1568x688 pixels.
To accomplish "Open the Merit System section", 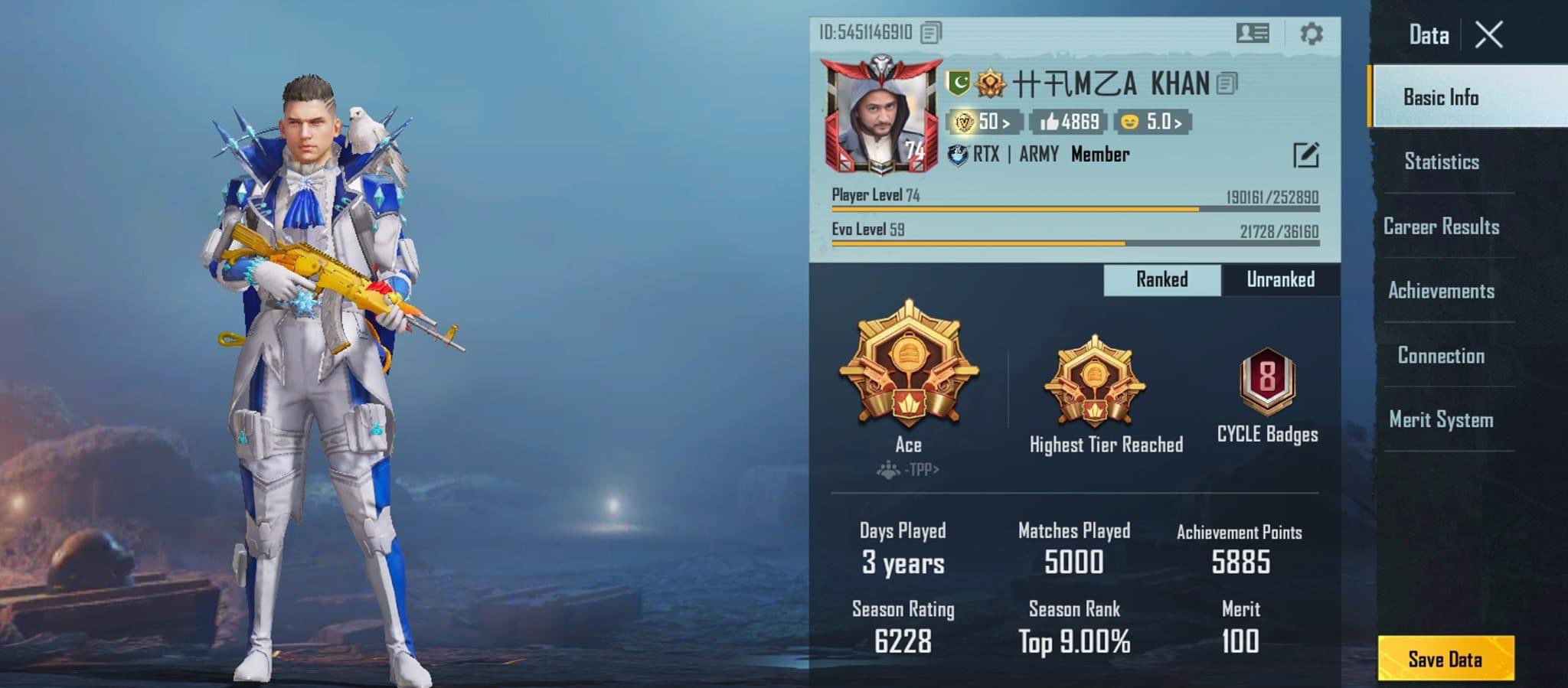I will [1440, 420].
